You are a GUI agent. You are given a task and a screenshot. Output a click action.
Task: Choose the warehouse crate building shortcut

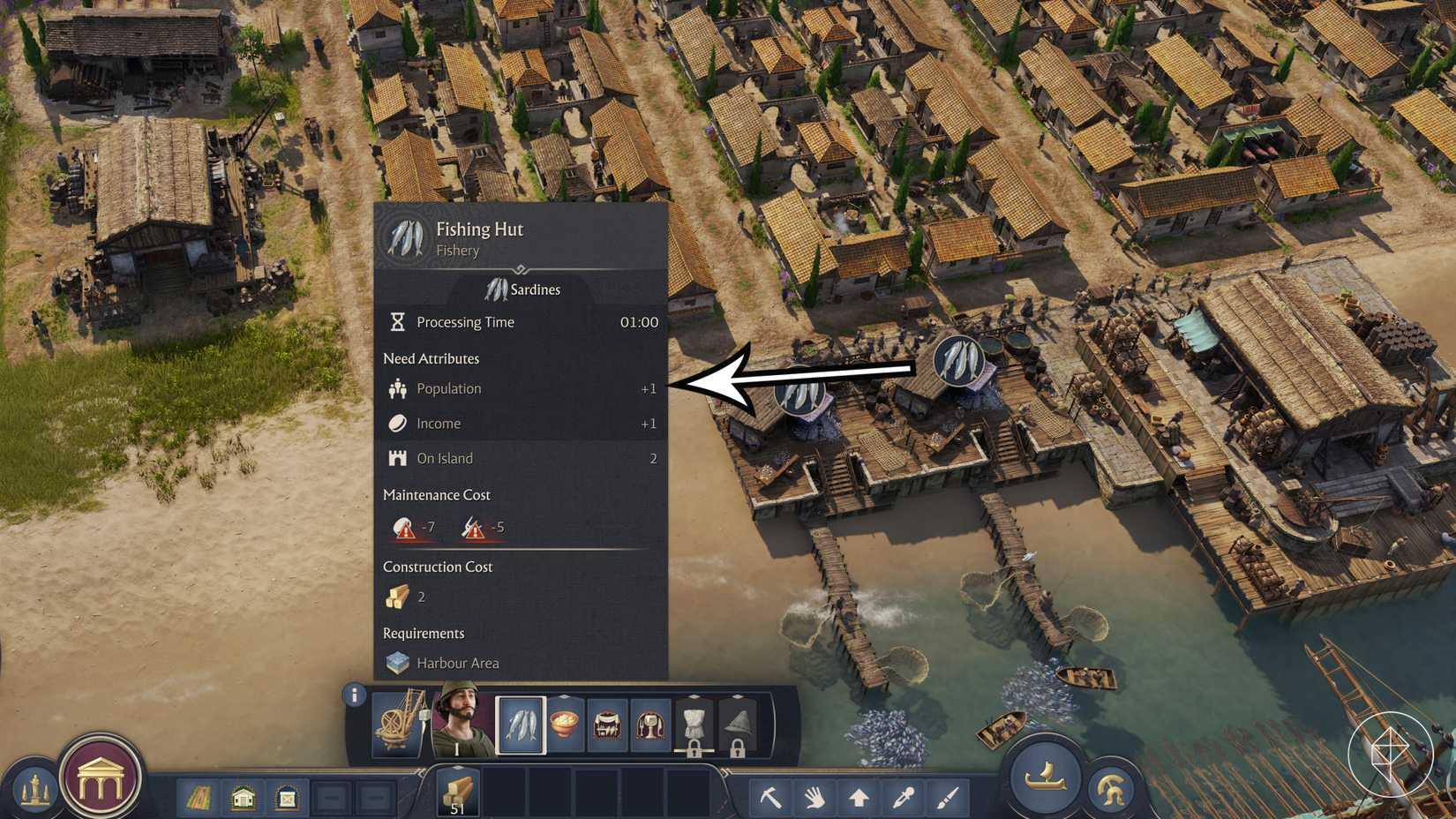[x=287, y=799]
